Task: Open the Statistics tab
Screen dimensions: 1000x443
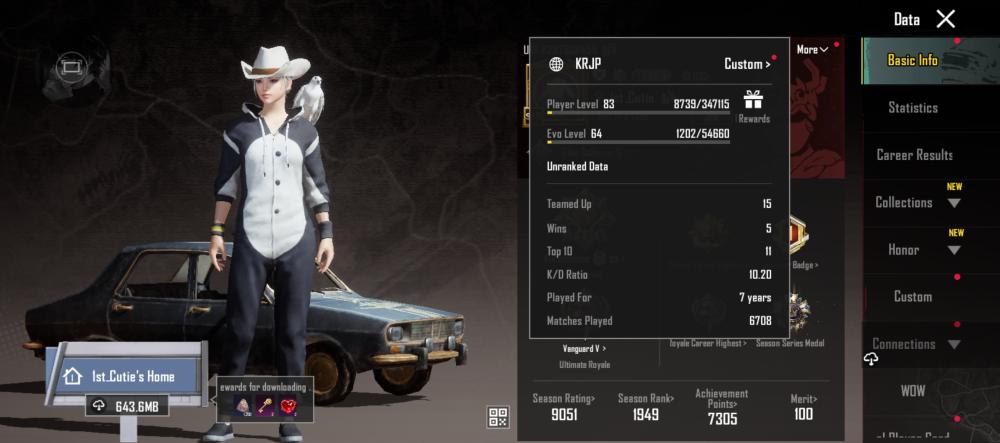Action: pyautogui.click(x=913, y=107)
